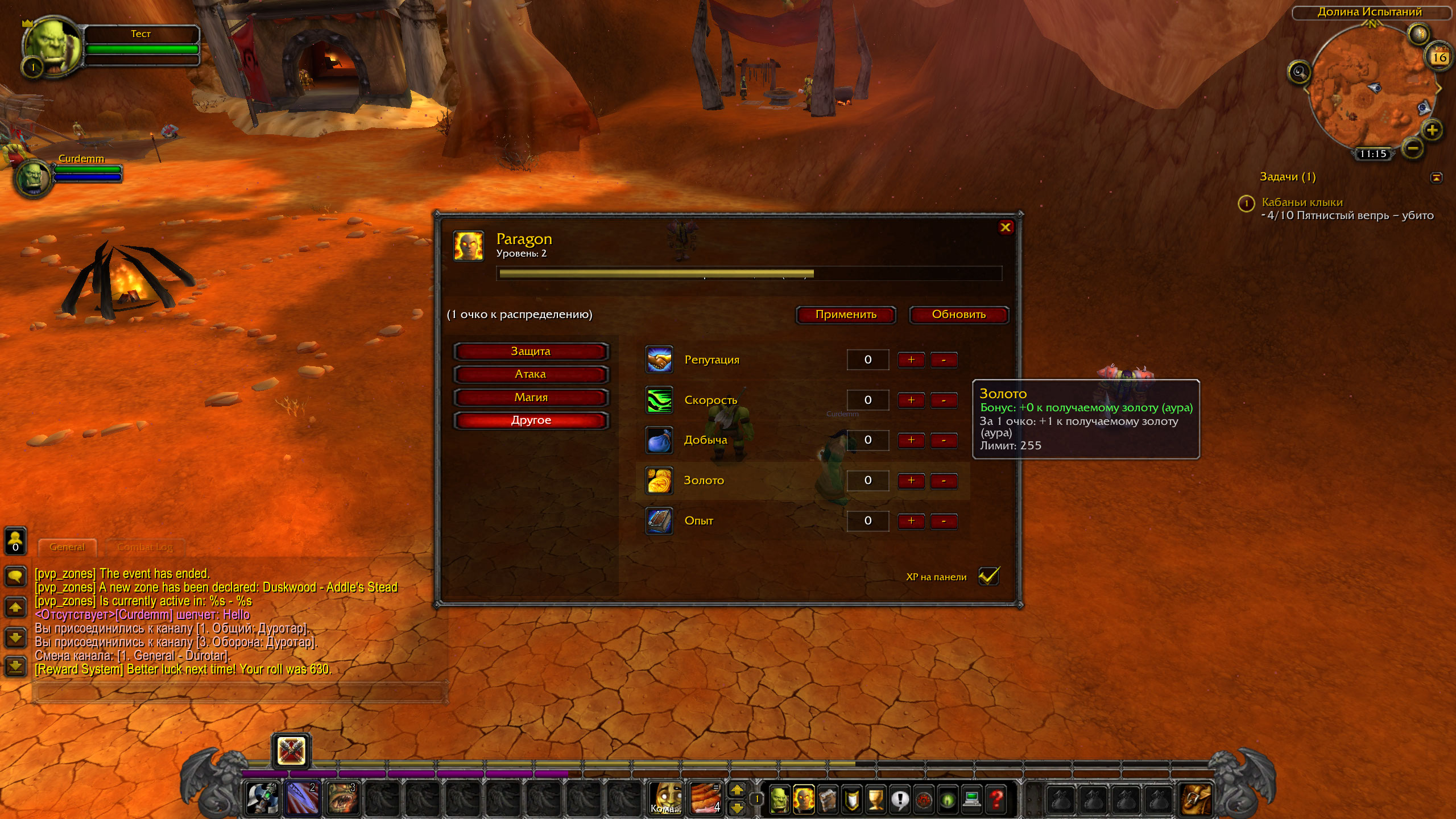Add a point to Опыт
This screenshot has height=819, width=1456.
(x=911, y=521)
